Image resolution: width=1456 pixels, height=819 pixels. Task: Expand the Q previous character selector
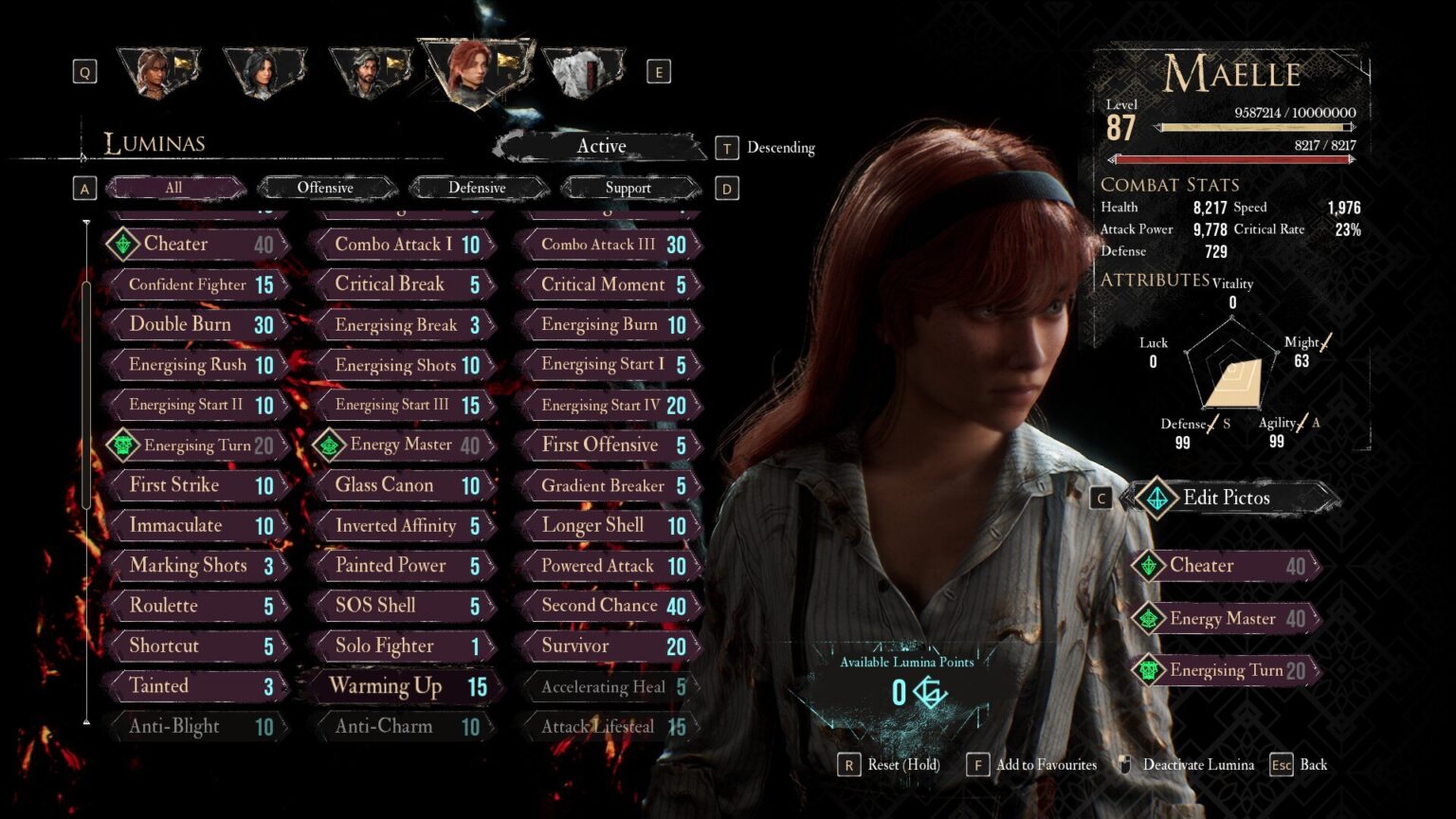83,70
